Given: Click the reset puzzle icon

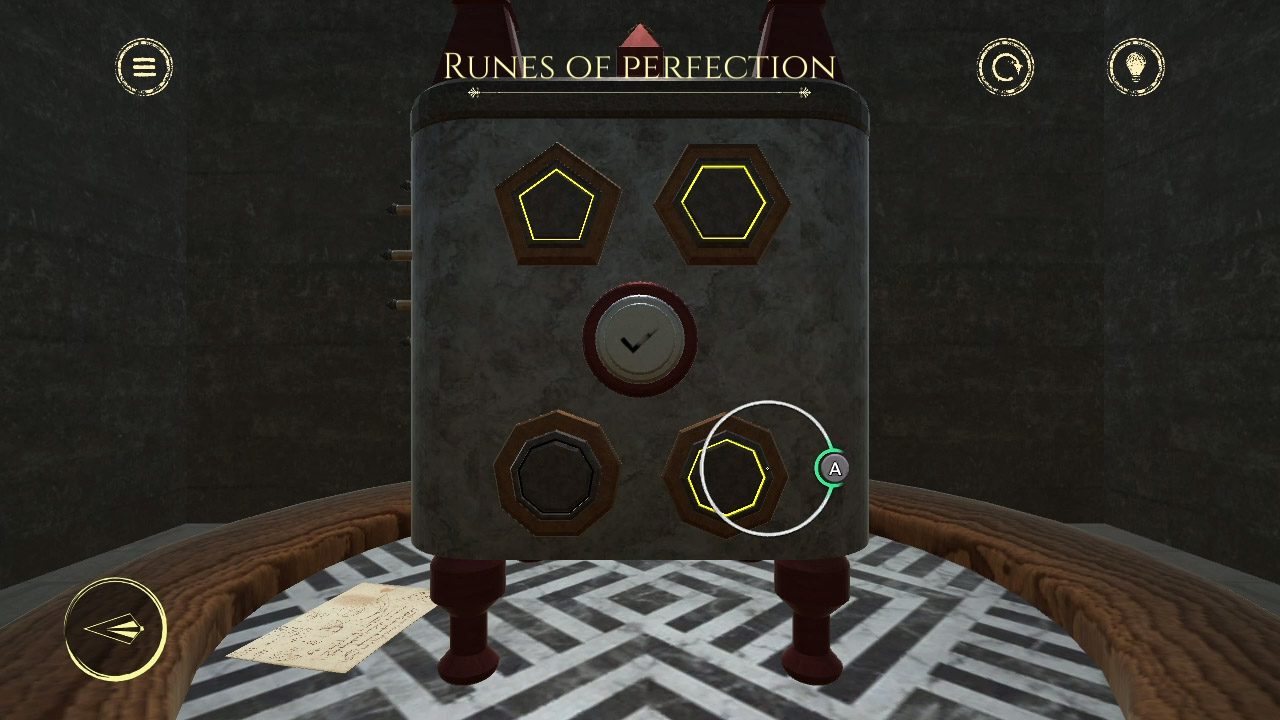Looking at the screenshot, I should click(x=1006, y=67).
